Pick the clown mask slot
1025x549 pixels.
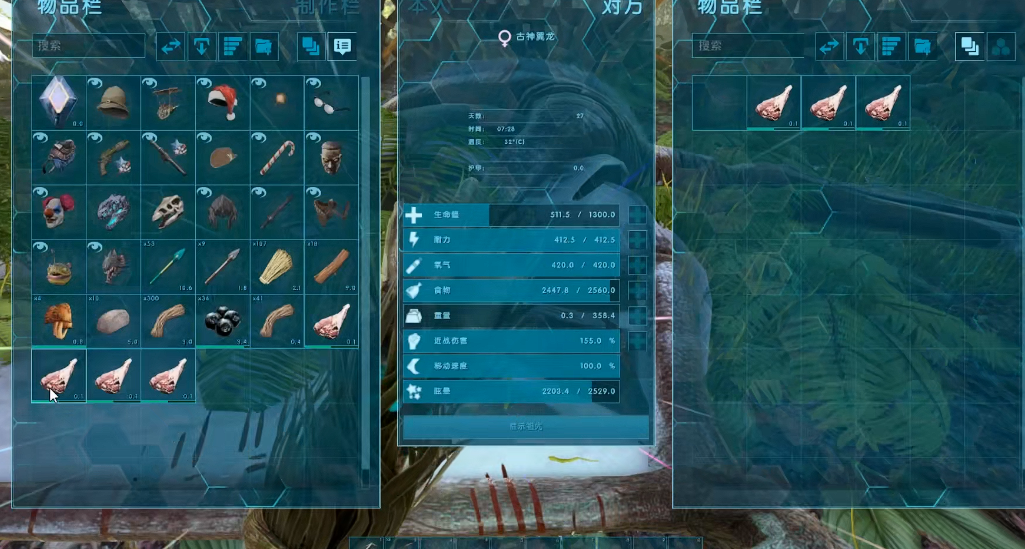(x=58, y=212)
